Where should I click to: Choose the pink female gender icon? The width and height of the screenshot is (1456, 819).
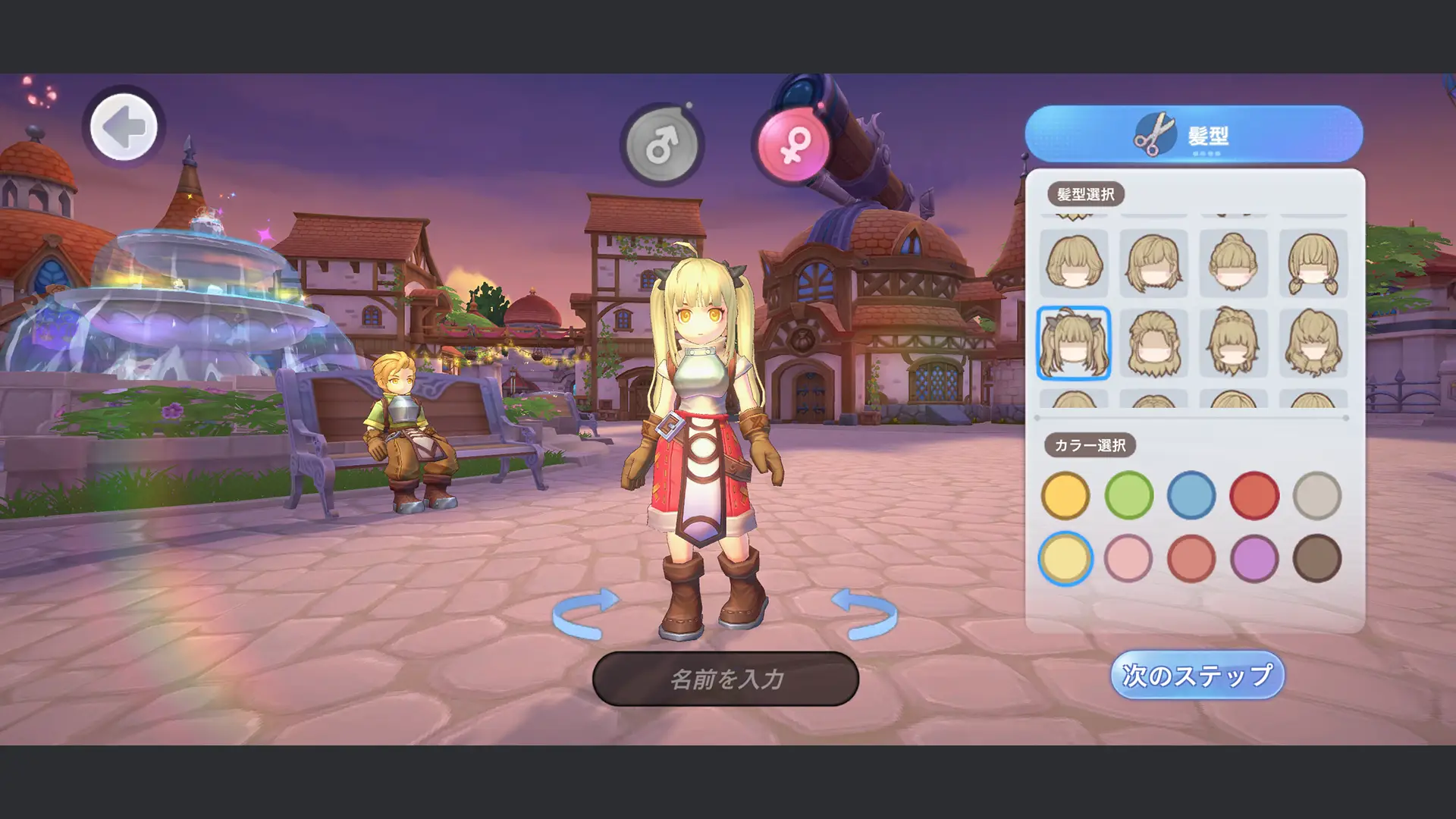pos(792,144)
